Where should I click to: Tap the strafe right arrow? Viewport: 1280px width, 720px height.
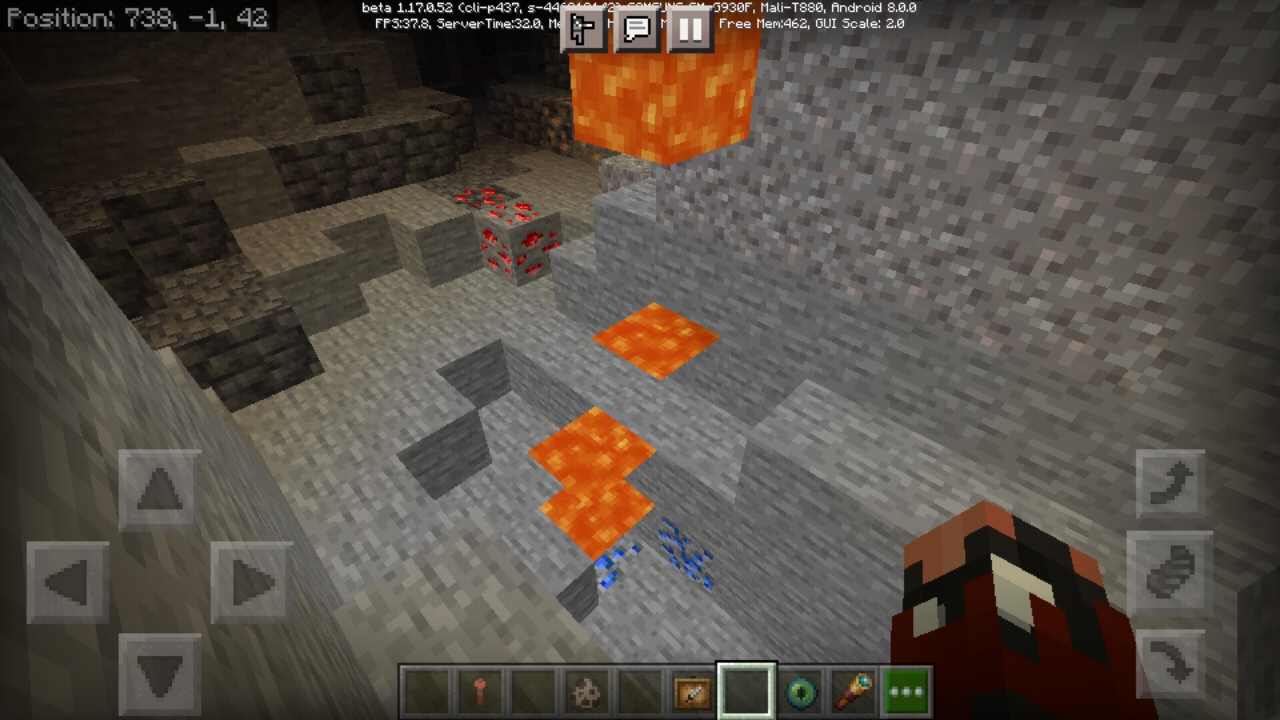(251, 582)
